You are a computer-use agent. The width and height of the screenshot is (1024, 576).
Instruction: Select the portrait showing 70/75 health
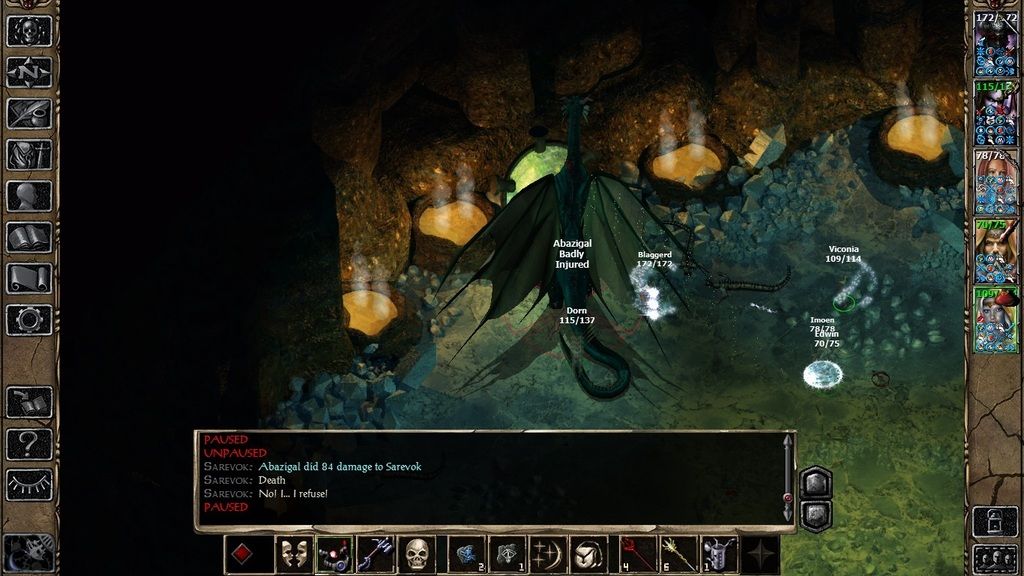[996, 245]
